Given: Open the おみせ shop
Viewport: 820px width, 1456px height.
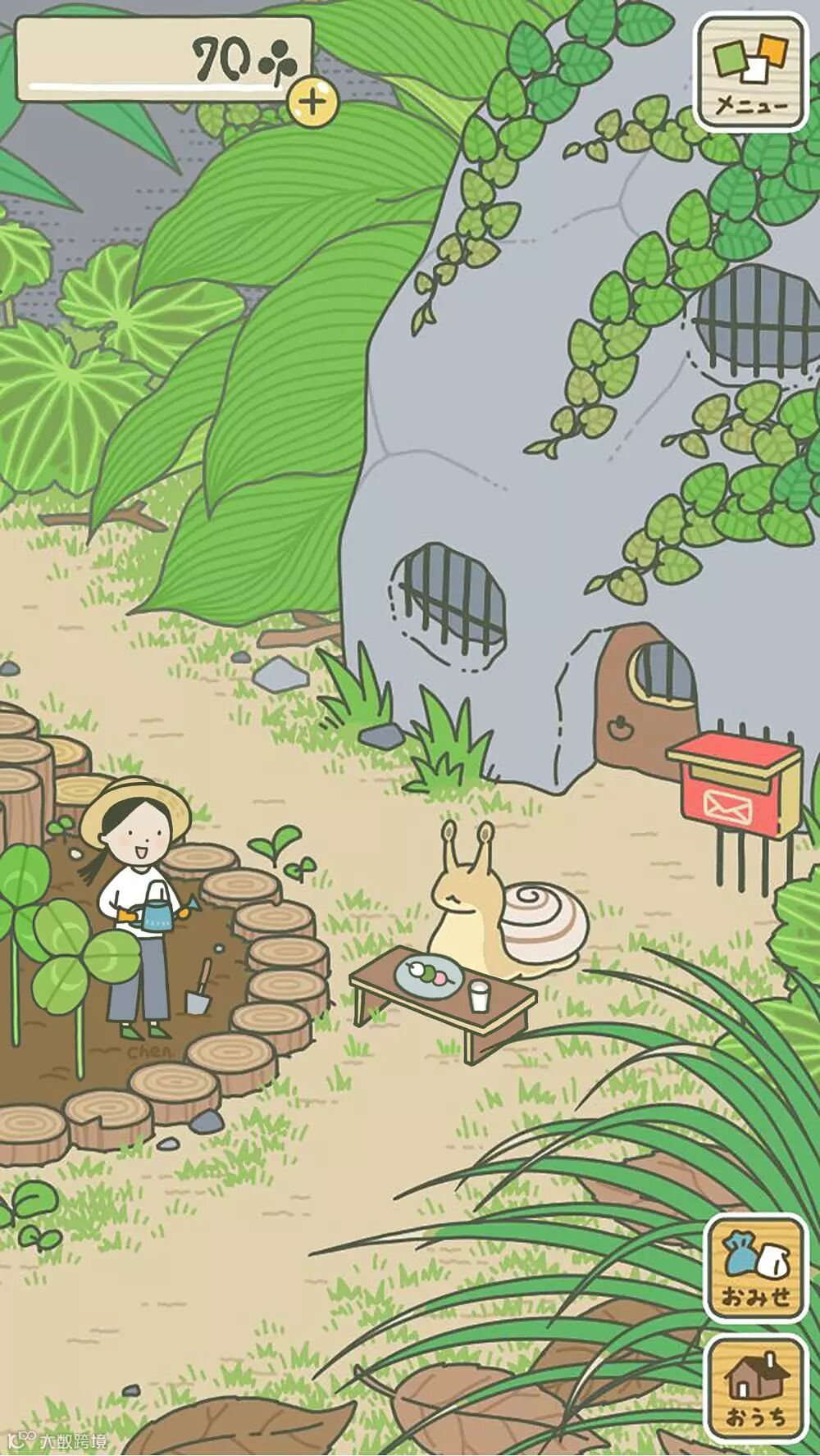Looking at the screenshot, I should tap(755, 1267).
